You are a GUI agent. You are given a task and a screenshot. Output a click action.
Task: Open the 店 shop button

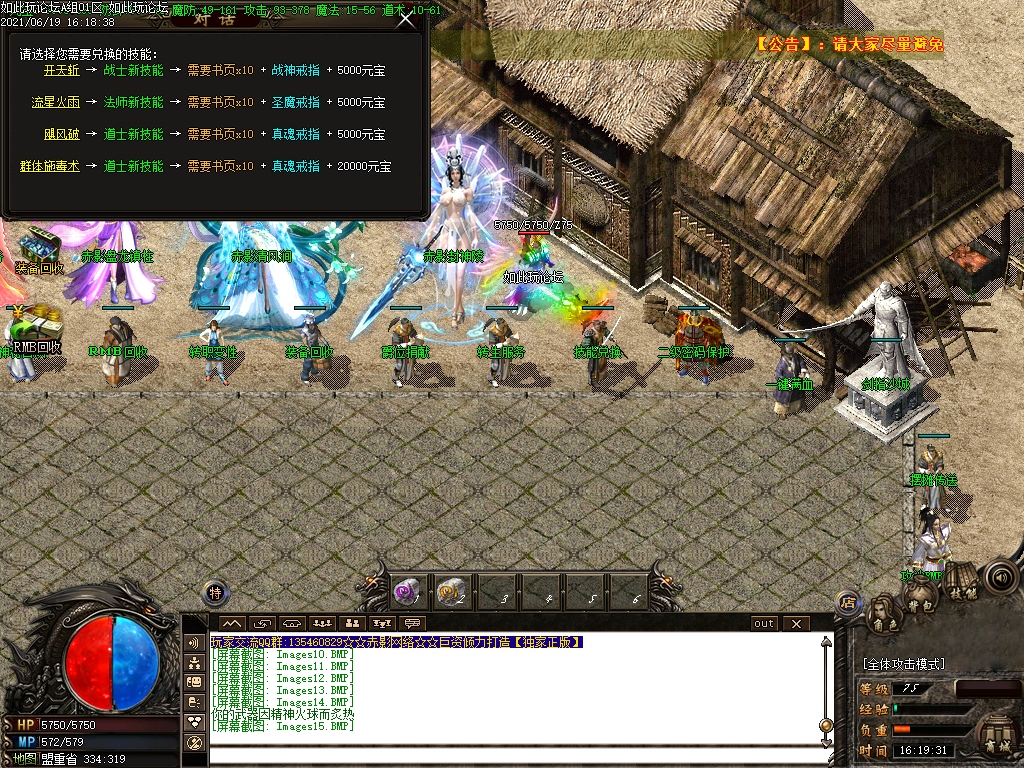click(848, 603)
